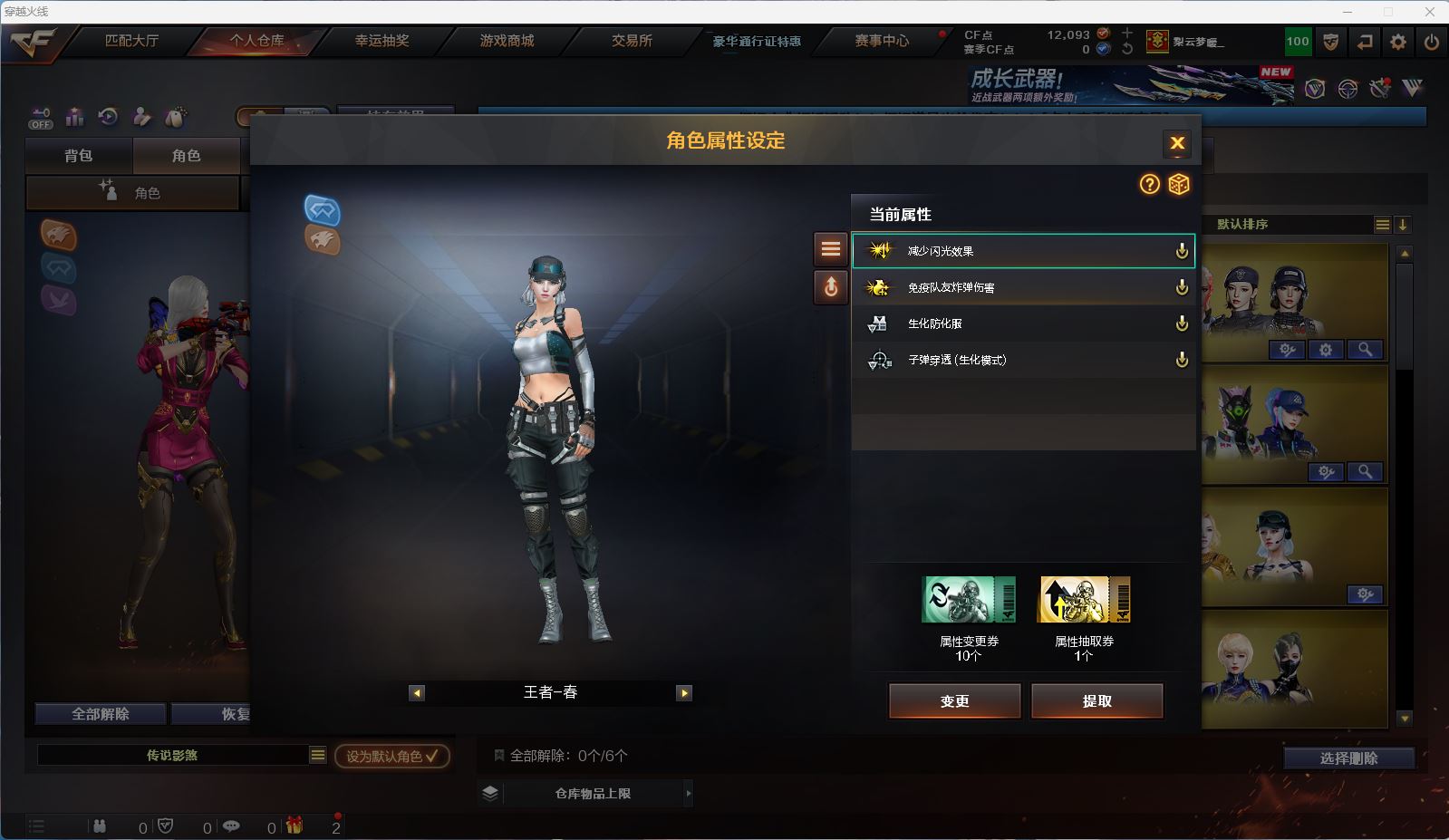Screen dimensions: 1449x840
Task: Click the 选择删除 button
Action: (x=1348, y=758)
